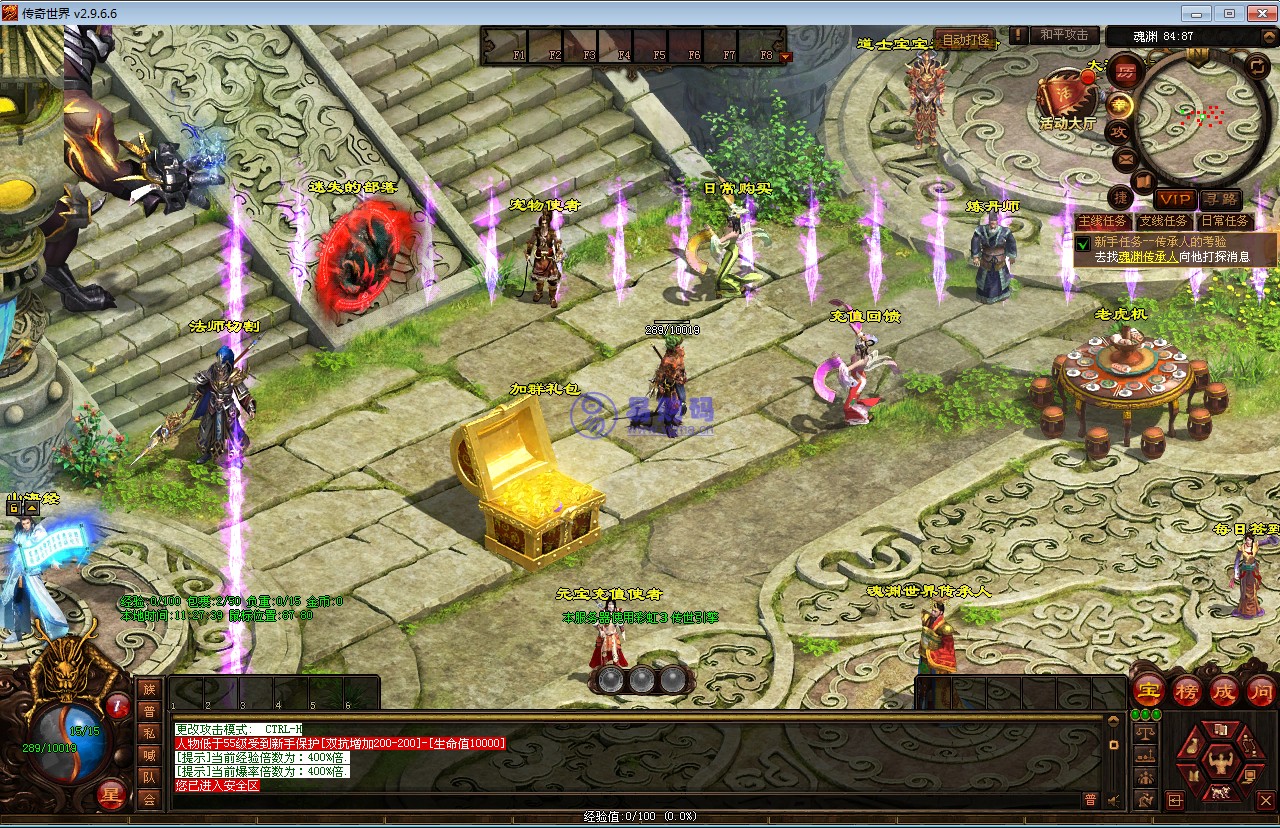
Task: Switch to the 日常任务 tab
Action: point(1224,221)
